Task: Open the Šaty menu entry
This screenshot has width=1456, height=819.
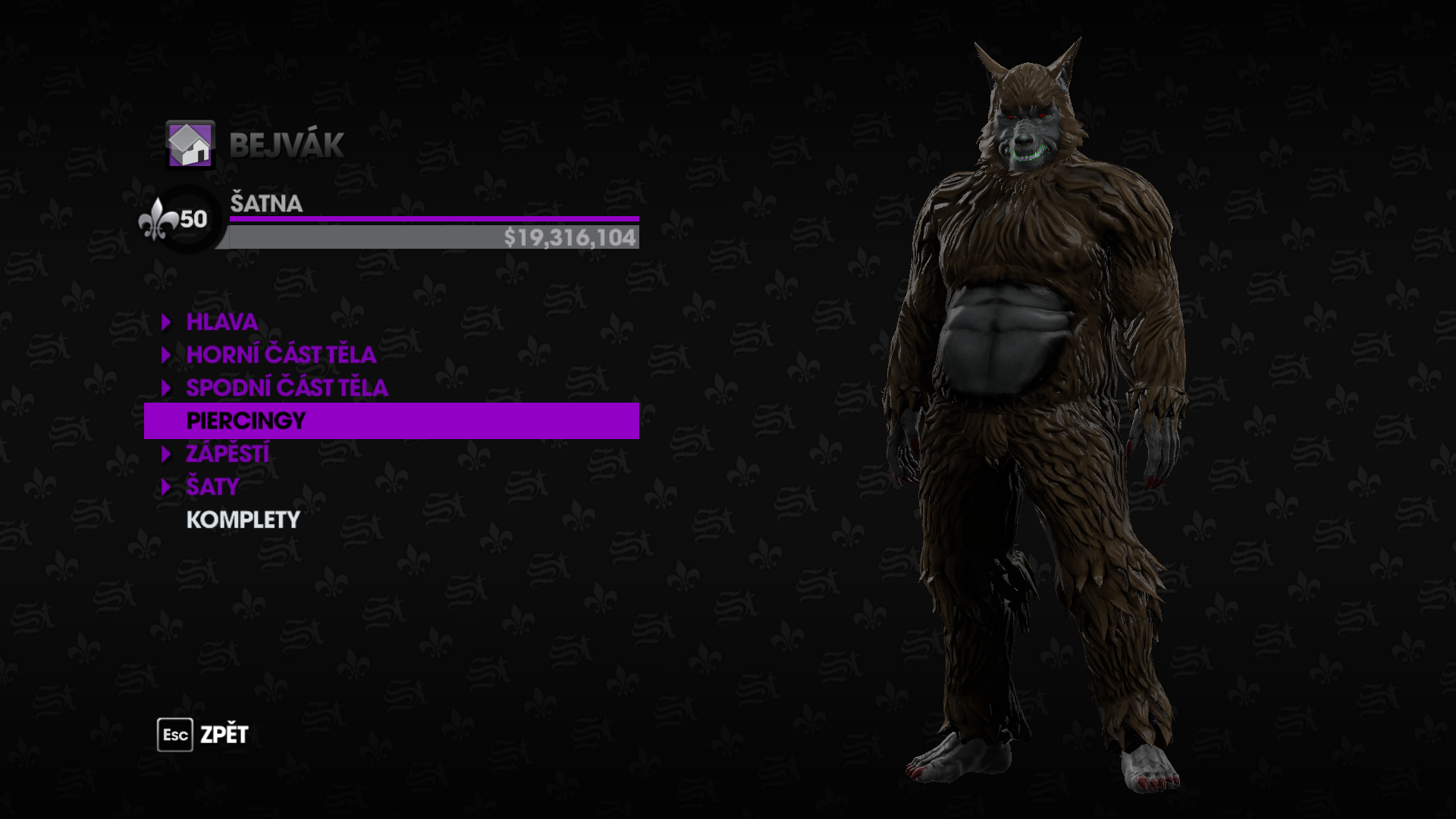Action: [x=212, y=487]
